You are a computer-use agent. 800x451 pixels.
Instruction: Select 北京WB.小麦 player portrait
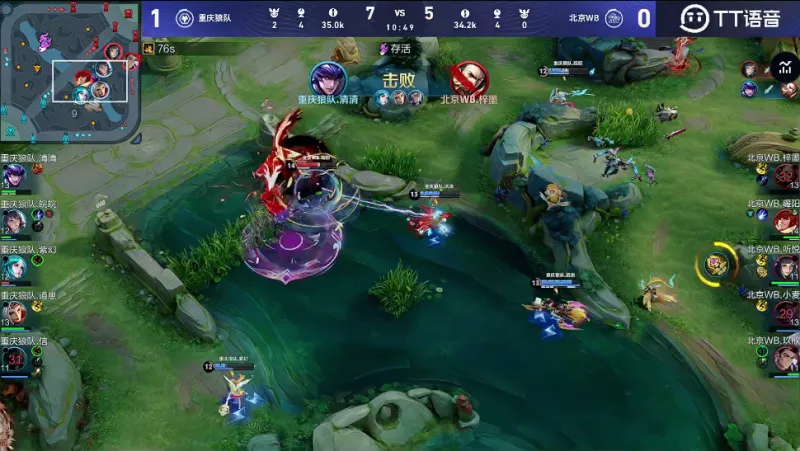coord(785,314)
